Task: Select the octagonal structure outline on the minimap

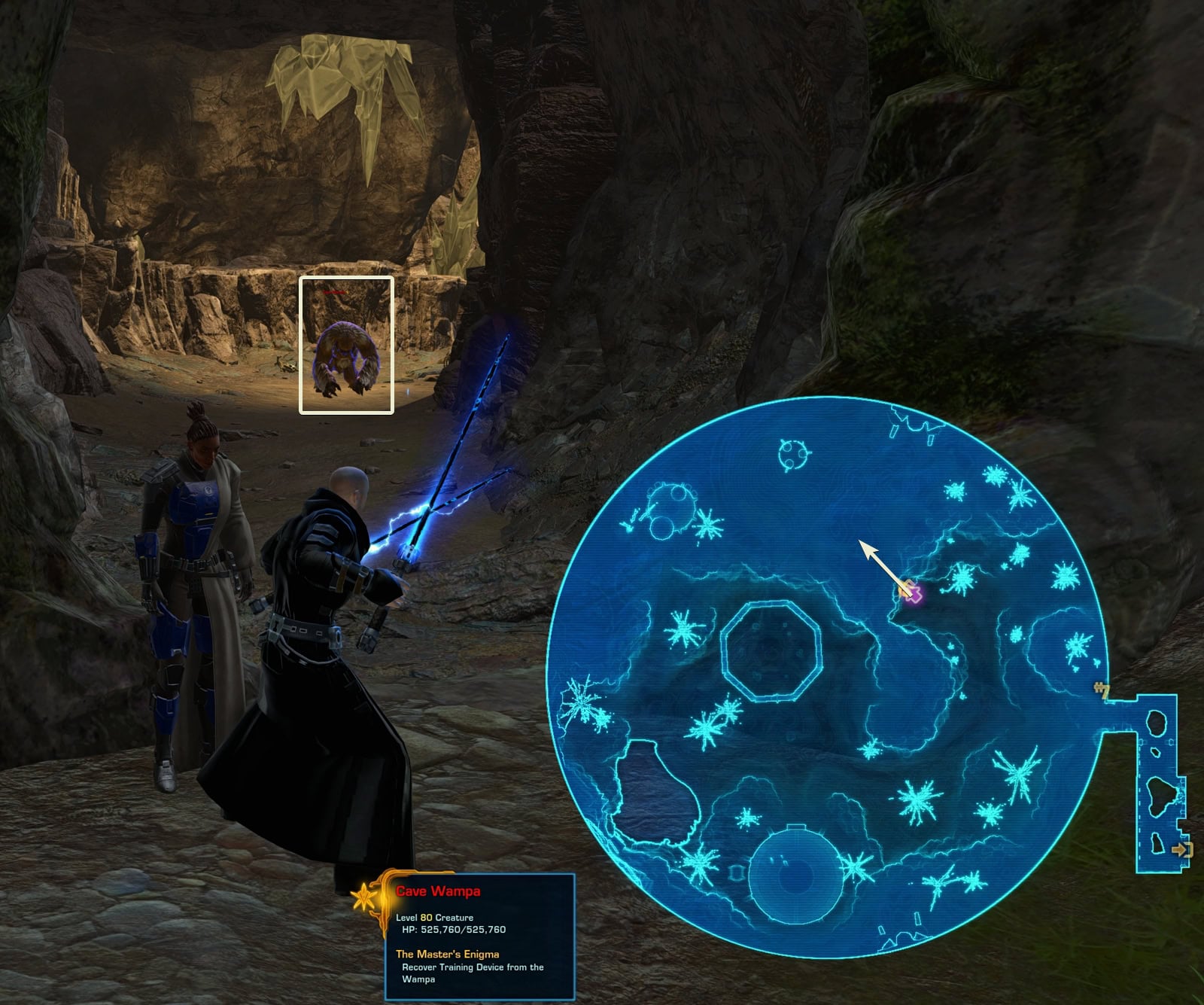Action: pyautogui.click(x=769, y=650)
